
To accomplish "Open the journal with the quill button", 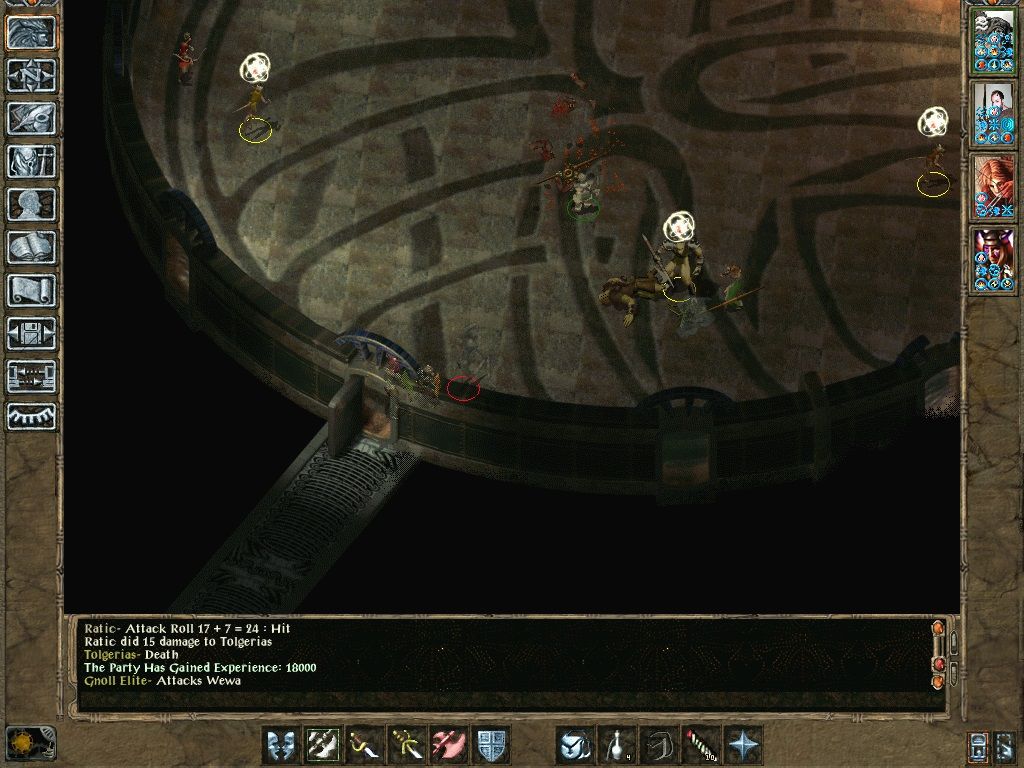I will pyautogui.click(x=31, y=118).
